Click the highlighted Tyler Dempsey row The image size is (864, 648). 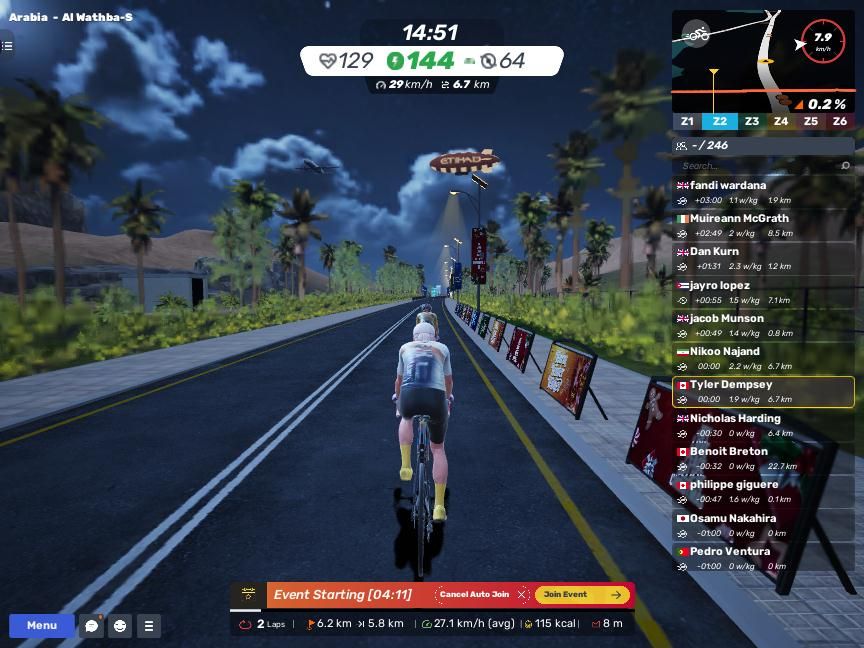tap(763, 391)
